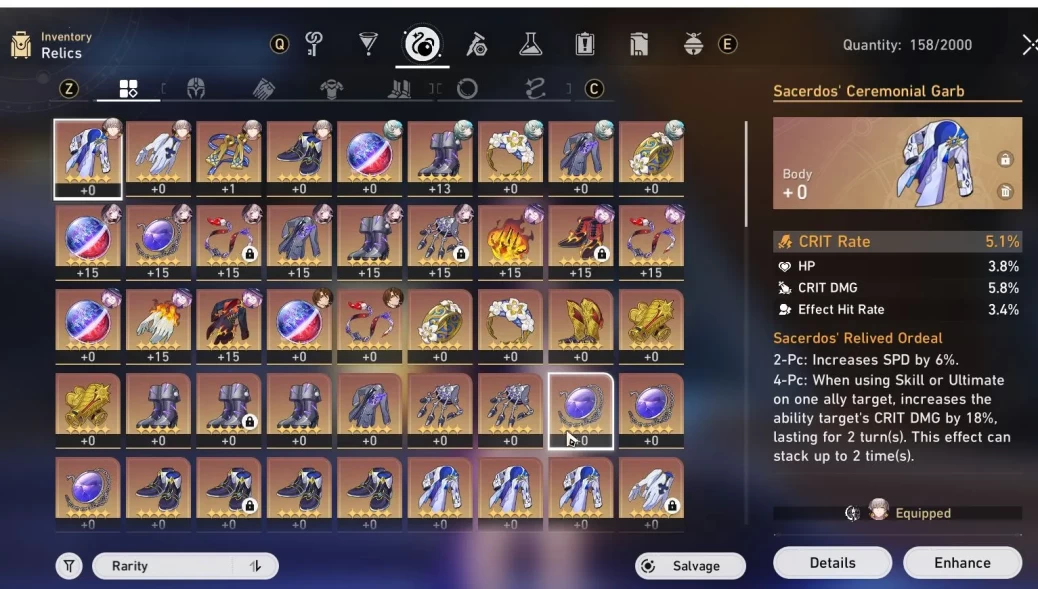Screen dimensions: 1038x589
Task: Switch to the Light Cone inventory tab
Action: click(368, 44)
